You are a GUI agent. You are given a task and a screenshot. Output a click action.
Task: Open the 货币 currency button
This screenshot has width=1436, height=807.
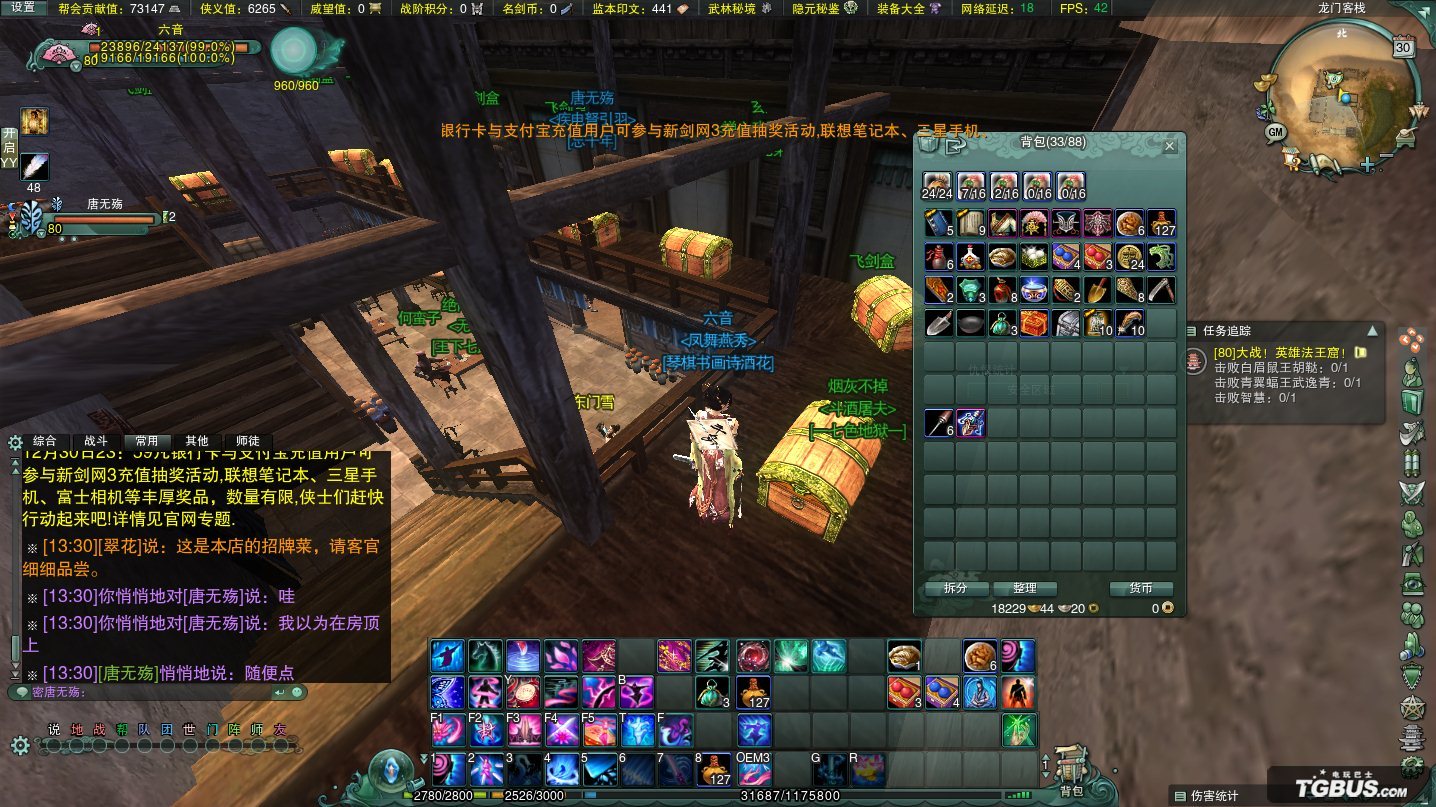[x=1140, y=588]
